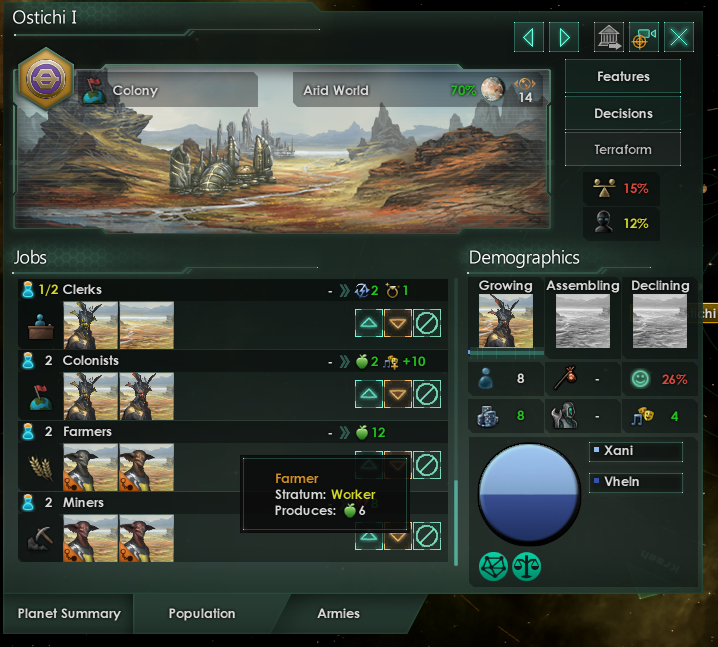This screenshot has height=647, width=718.
Task: Select the Xani species entry
Action: click(636, 452)
